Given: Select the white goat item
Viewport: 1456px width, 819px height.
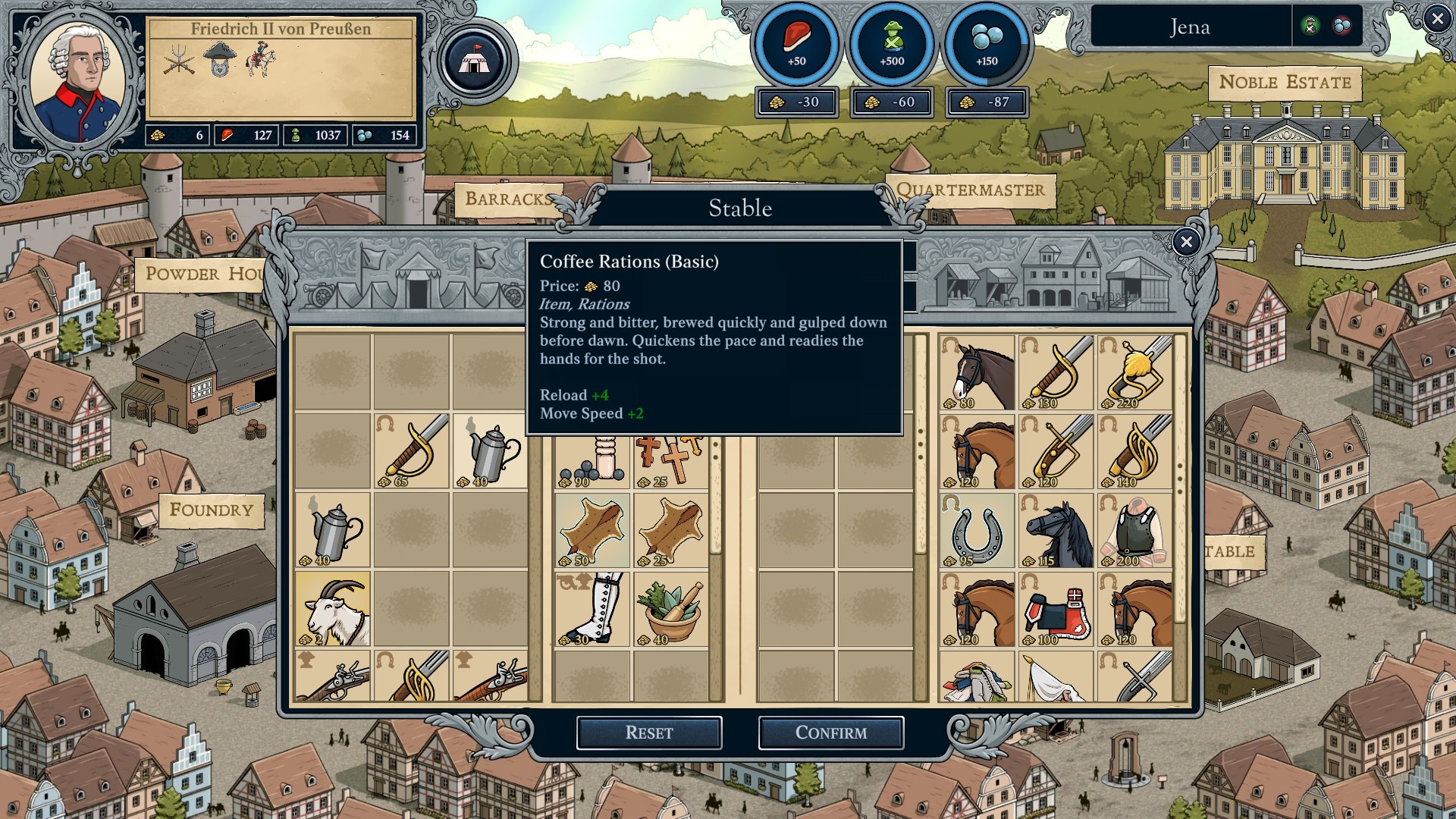Looking at the screenshot, I should [333, 609].
